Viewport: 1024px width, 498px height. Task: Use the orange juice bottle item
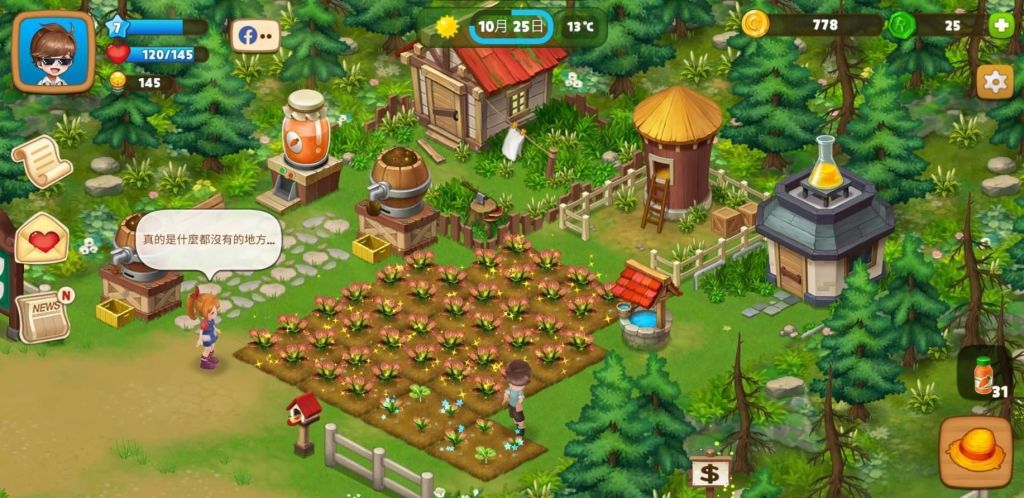point(984,374)
